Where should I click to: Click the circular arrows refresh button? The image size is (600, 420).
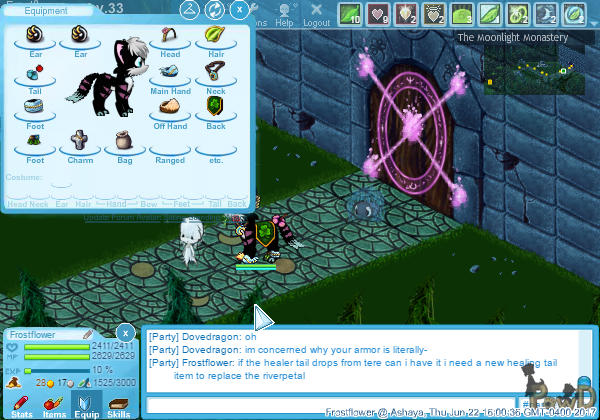pyautogui.click(x=215, y=11)
